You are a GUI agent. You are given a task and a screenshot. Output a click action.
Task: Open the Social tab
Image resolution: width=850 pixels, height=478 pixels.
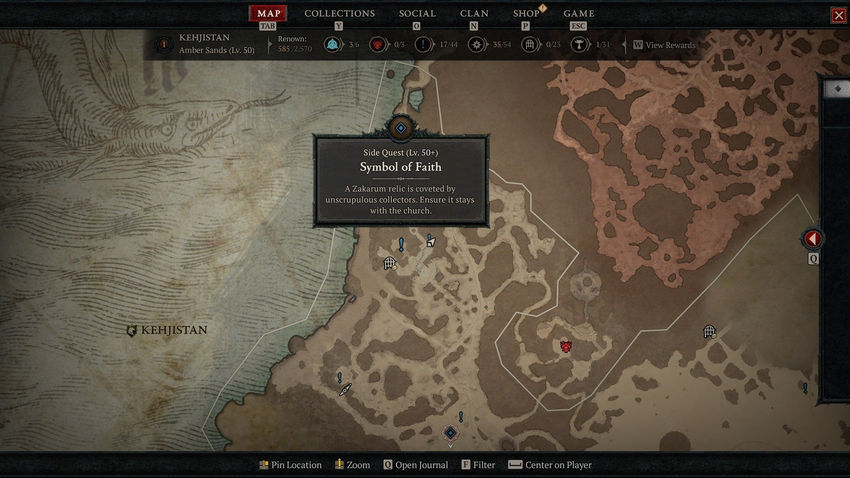[417, 14]
